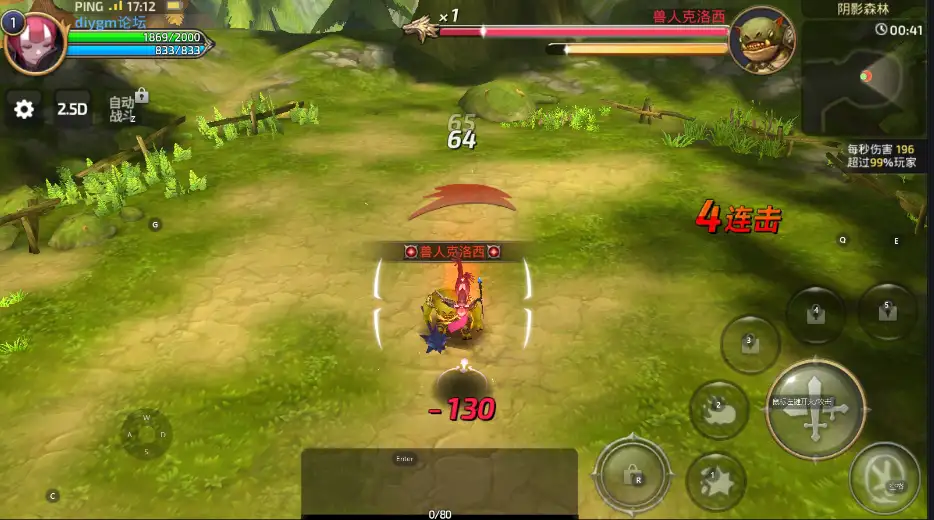
Task: Use the beast claw skill 2
Action: 719,410
